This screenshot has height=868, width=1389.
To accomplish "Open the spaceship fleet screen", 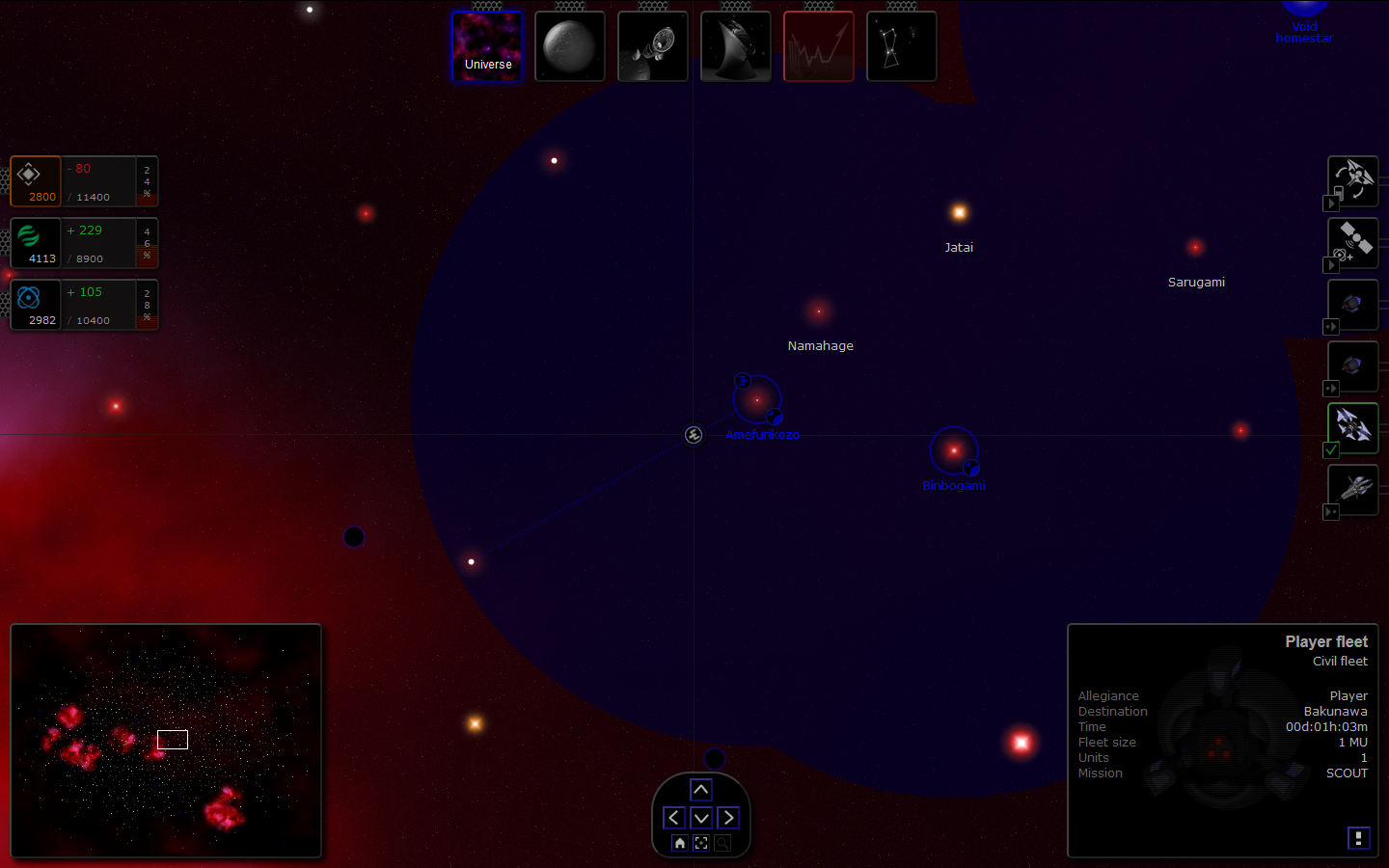I will [653, 45].
